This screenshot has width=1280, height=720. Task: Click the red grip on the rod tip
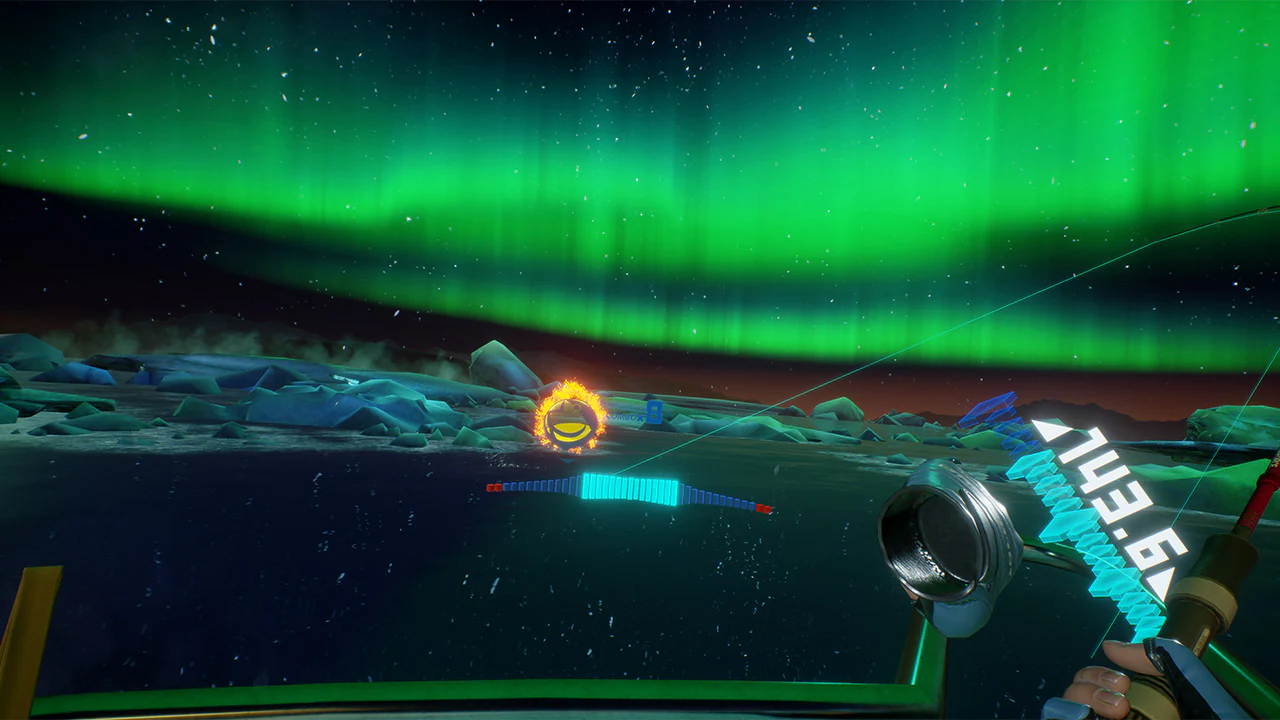[x=1263, y=500]
